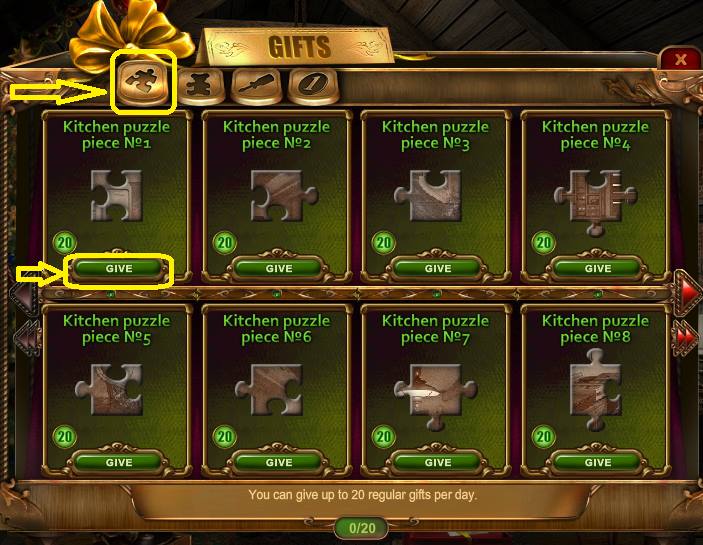
Task: Give Kitchen puzzle piece №3
Action: click(438, 268)
